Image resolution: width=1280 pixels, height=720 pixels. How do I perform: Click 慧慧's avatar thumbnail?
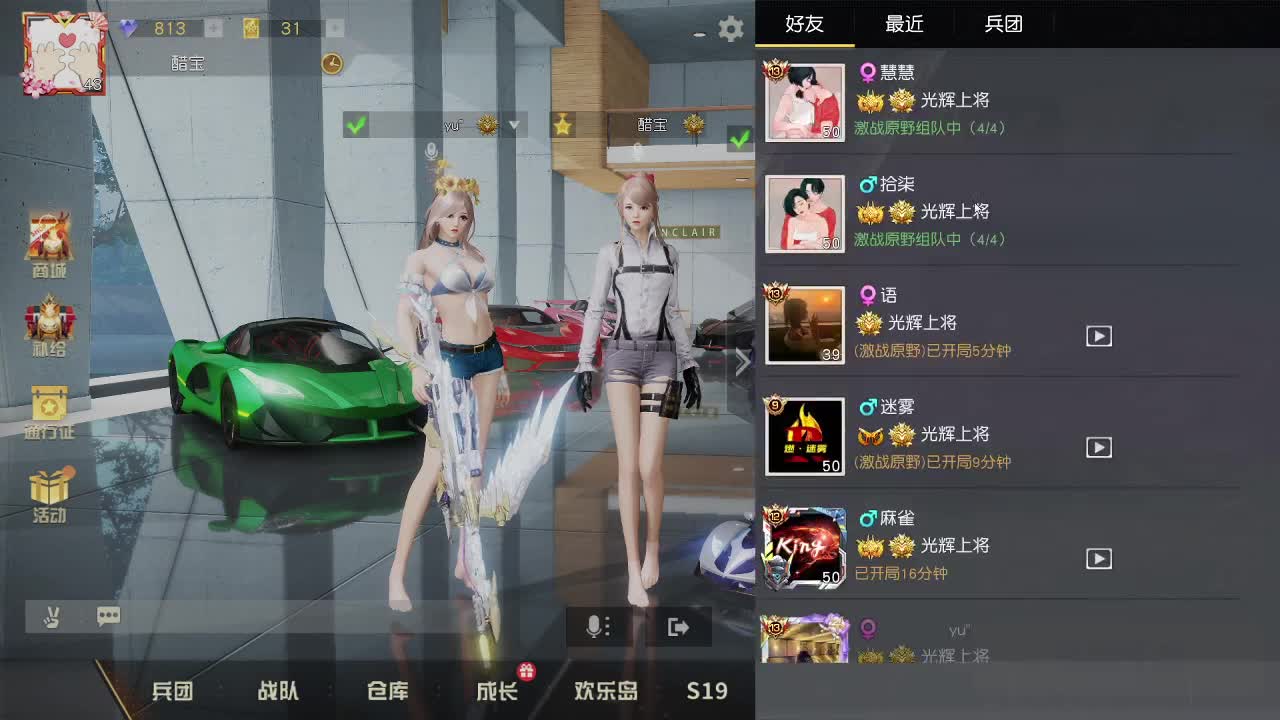(x=805, y=102)
